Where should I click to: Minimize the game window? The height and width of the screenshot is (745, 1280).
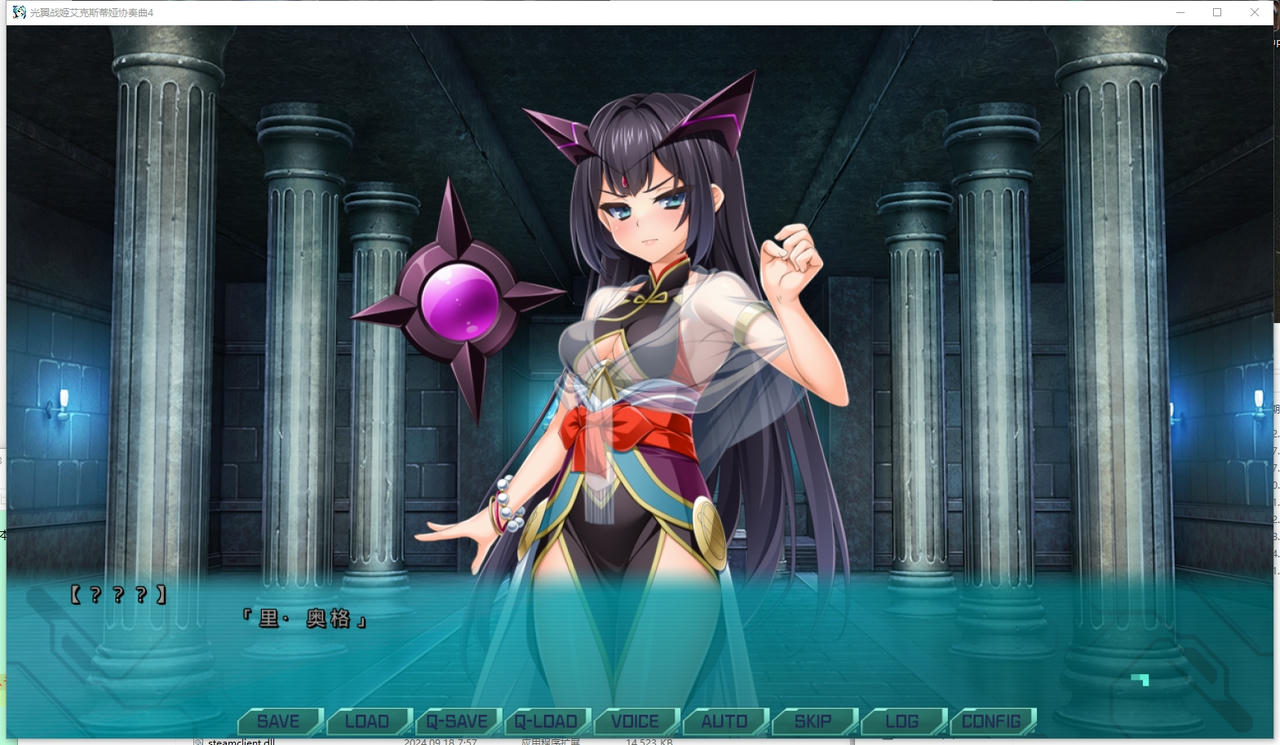click(x=1180, y=12)
